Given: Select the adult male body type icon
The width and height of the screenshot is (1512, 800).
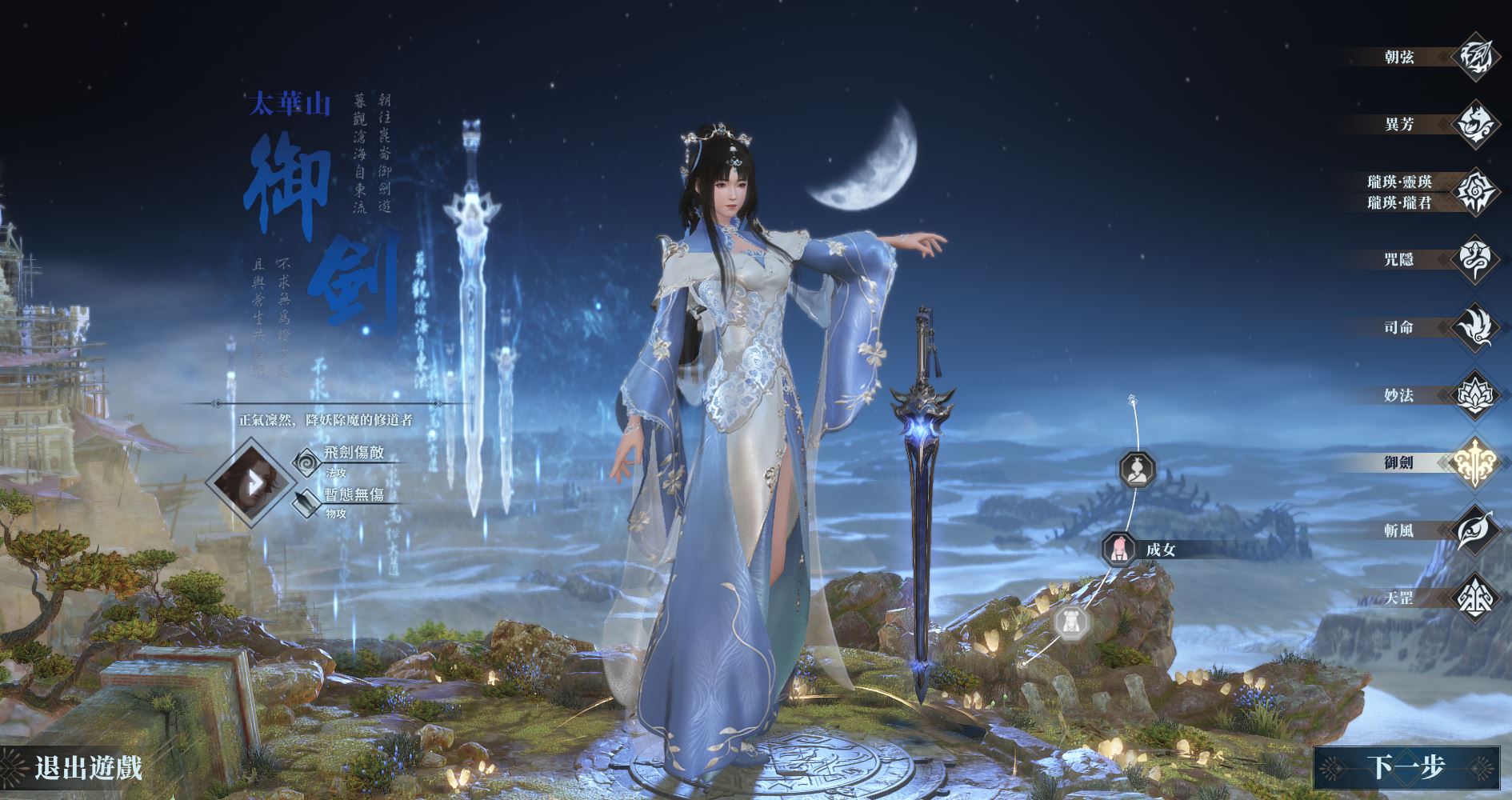Looking at the screenshot, I should click(1134, 470).
